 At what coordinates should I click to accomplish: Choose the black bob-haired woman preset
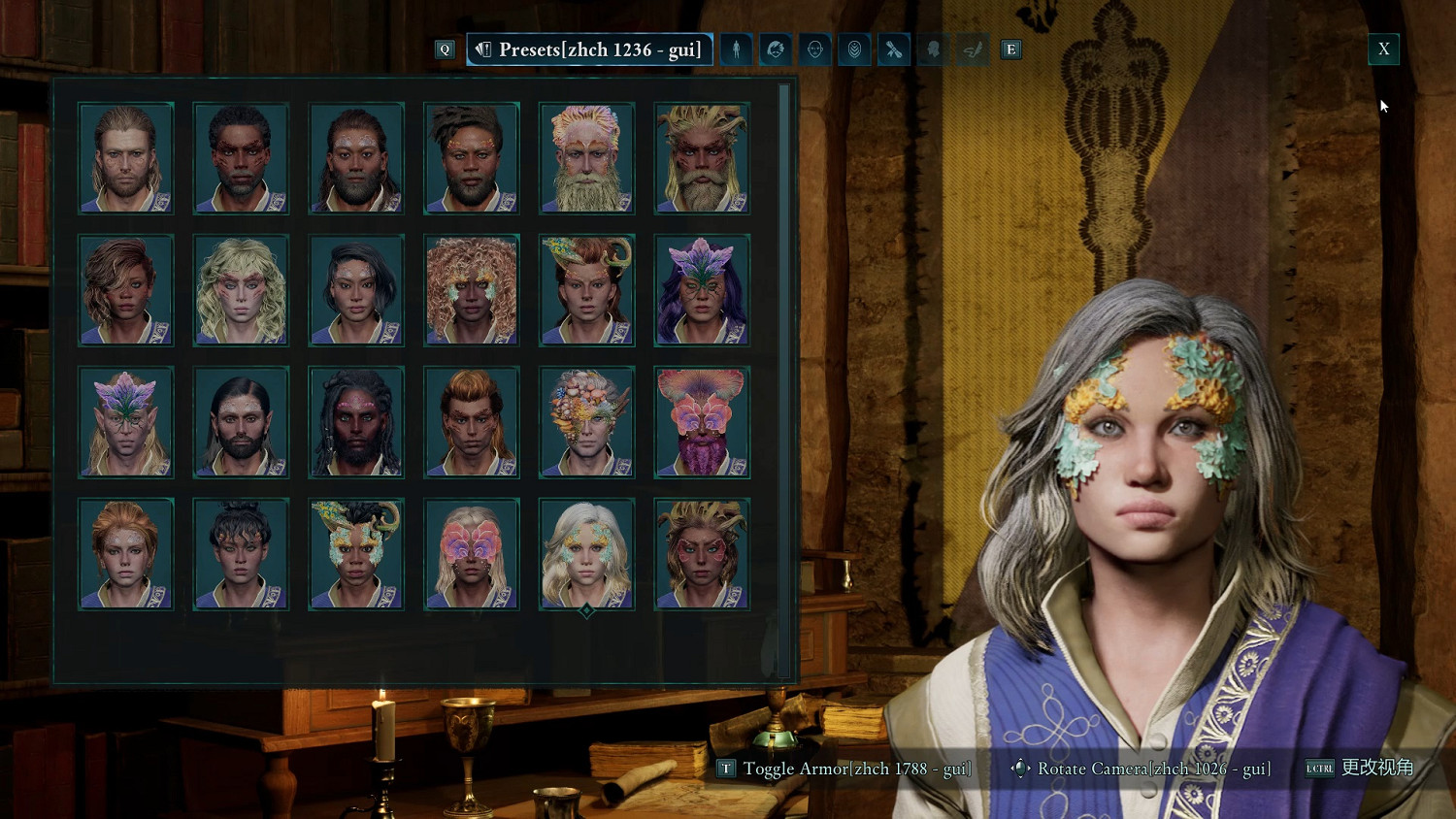pos(356,290)
